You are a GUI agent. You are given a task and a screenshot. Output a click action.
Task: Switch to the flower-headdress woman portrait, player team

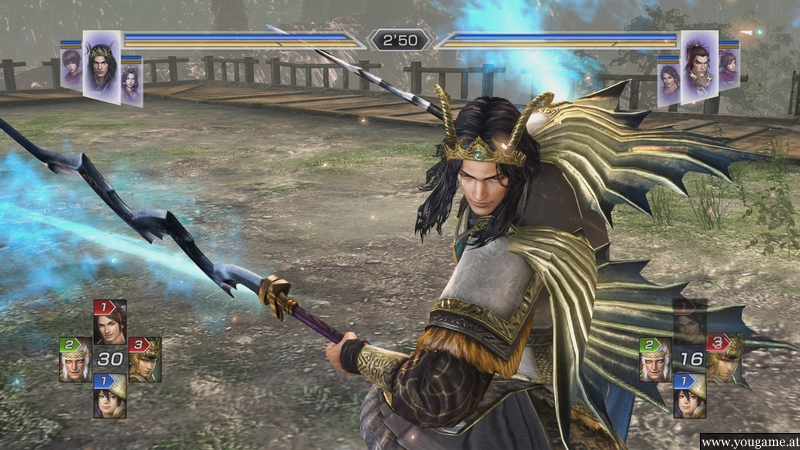(131, 82)
